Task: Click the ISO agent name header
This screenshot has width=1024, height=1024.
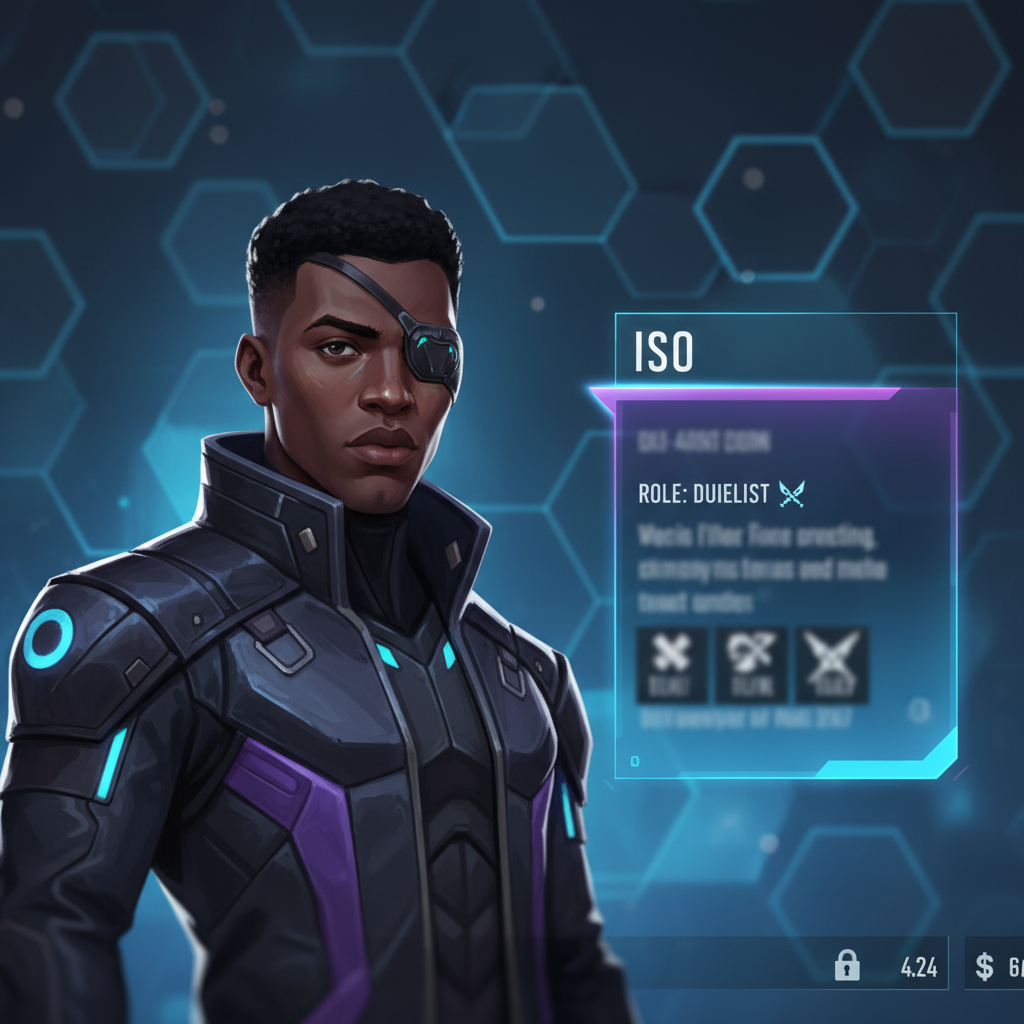Action: [664, 351]
